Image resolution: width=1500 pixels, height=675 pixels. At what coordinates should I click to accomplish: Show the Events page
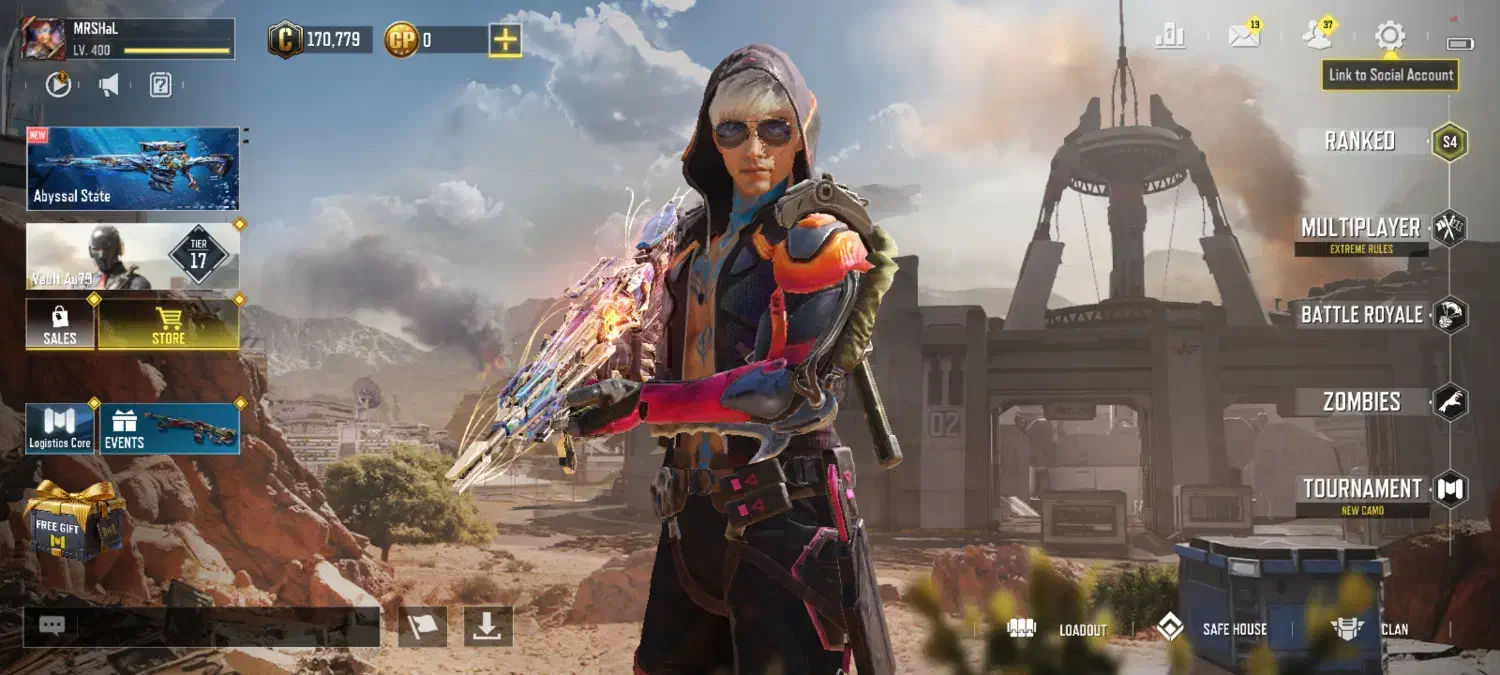169,428
